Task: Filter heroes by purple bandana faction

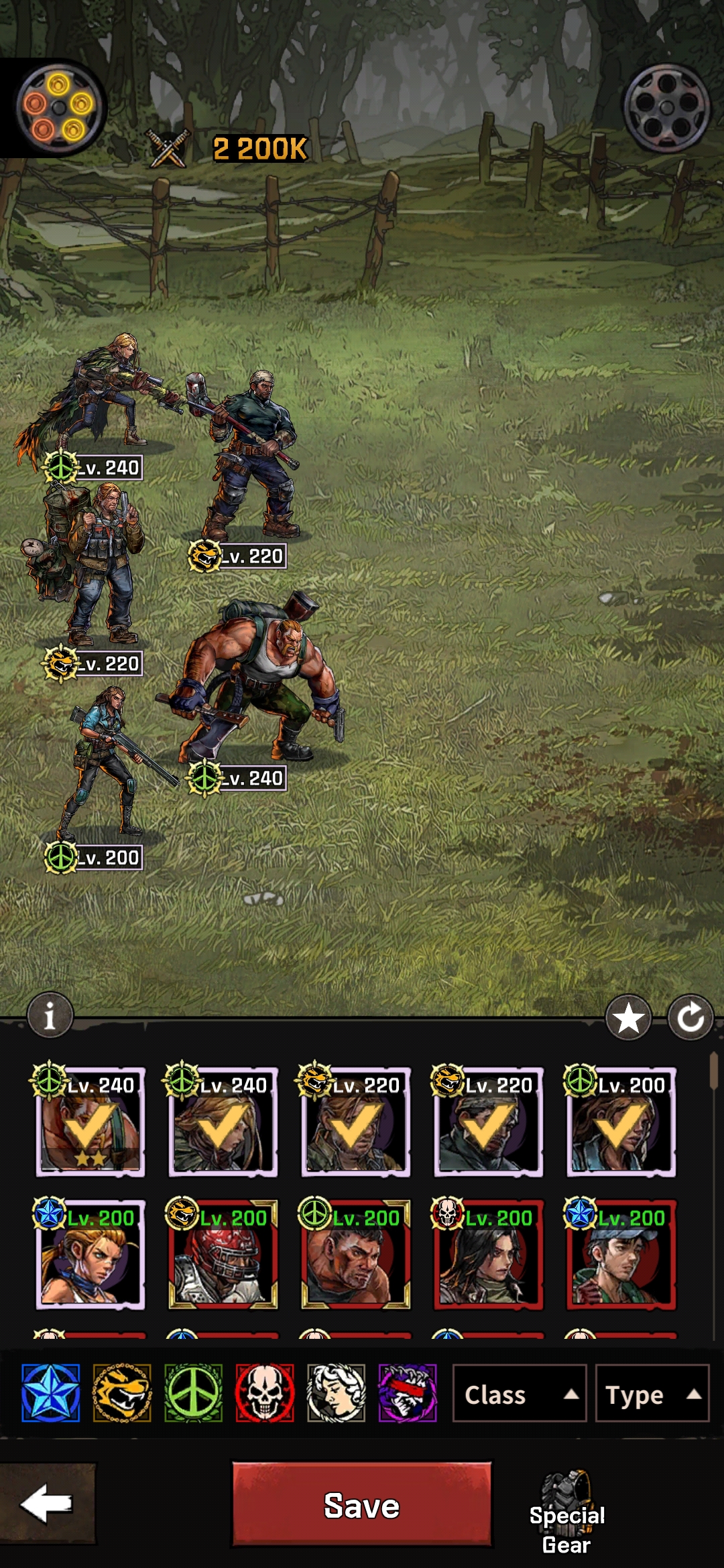Action: pyautogui.click(x=408, y=1393)
